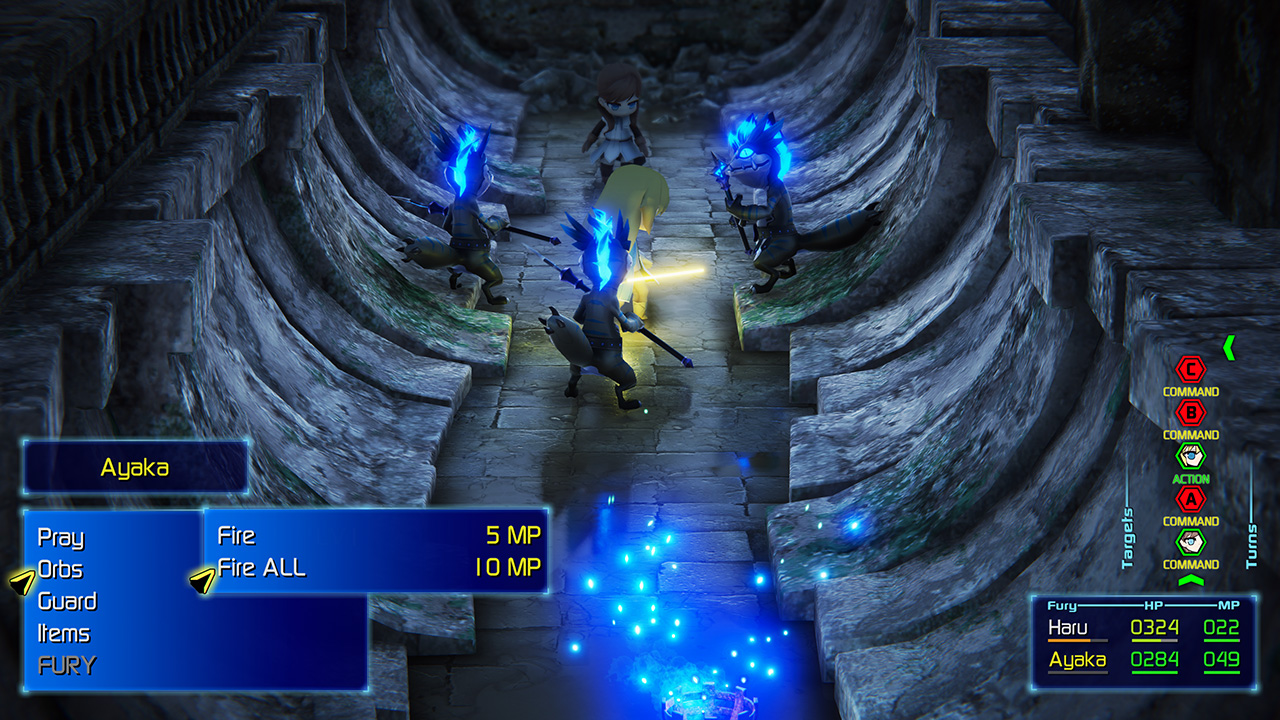This screenshot has width=1280, height=720.
Task: Open the Orbs command
Action: (60, 569)
